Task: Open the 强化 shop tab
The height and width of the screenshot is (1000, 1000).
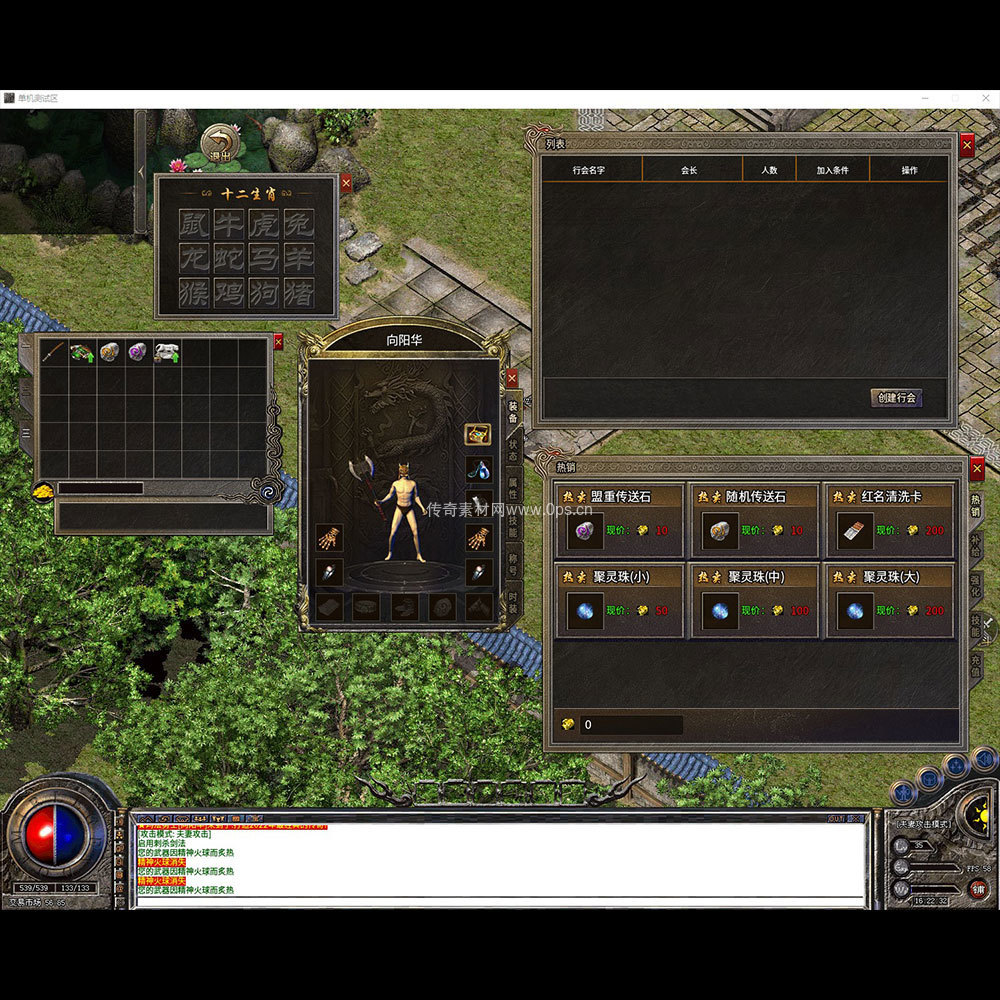Action: (976, 585)
